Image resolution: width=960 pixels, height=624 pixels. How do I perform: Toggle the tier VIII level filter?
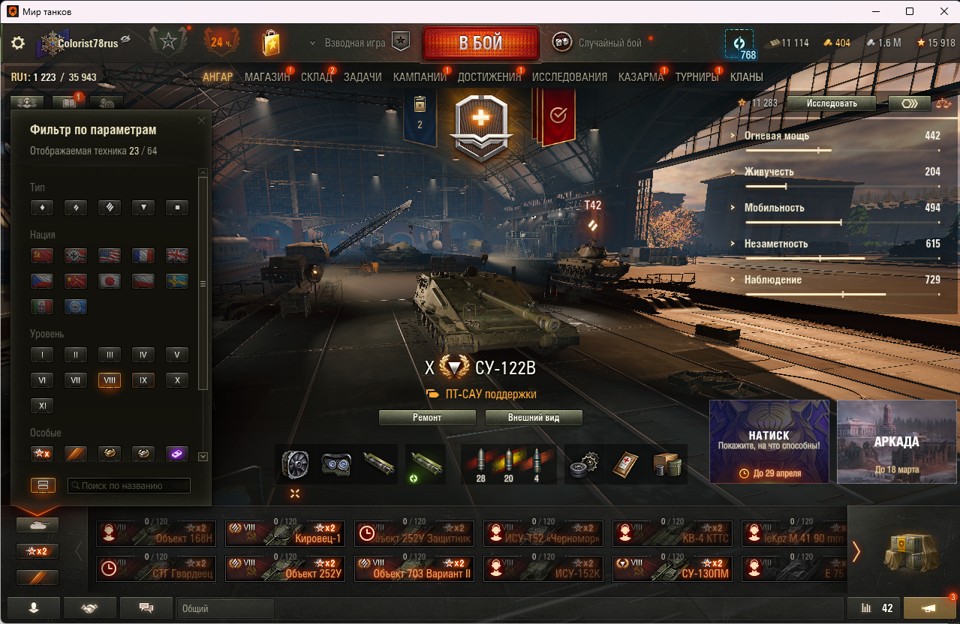pos(109,380)
